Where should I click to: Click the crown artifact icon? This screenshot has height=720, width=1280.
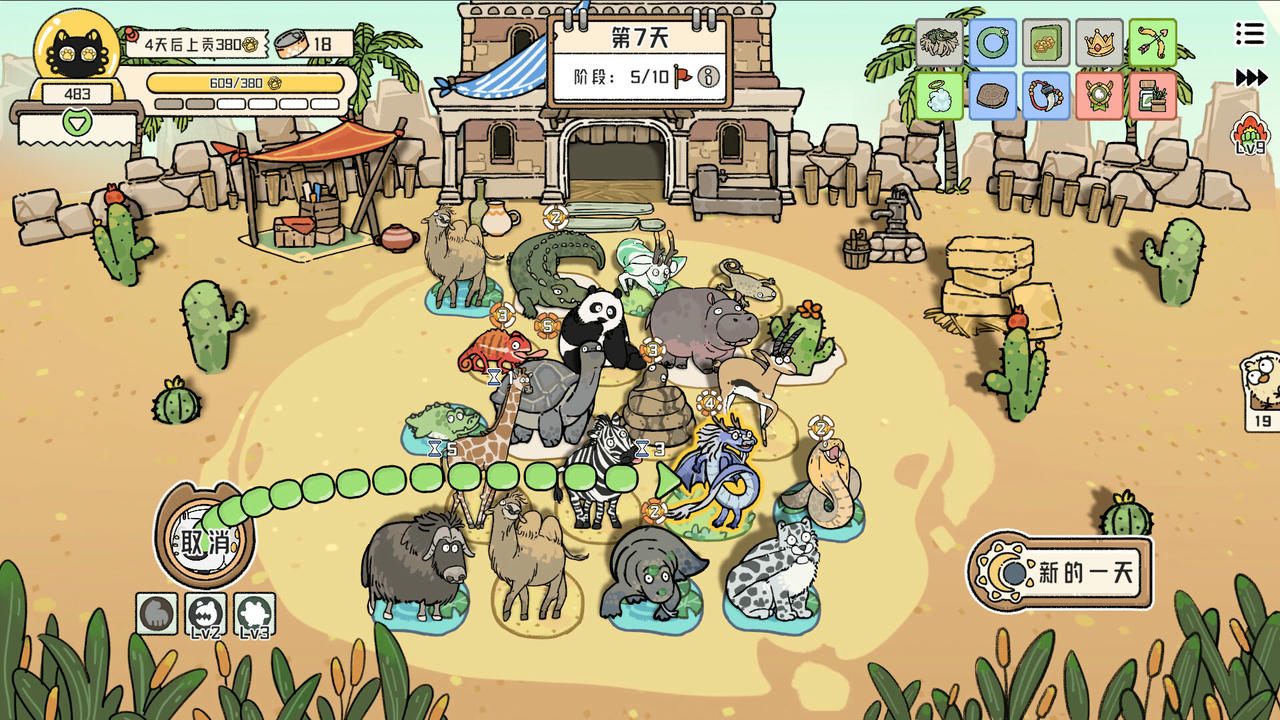pos(1100,42)
